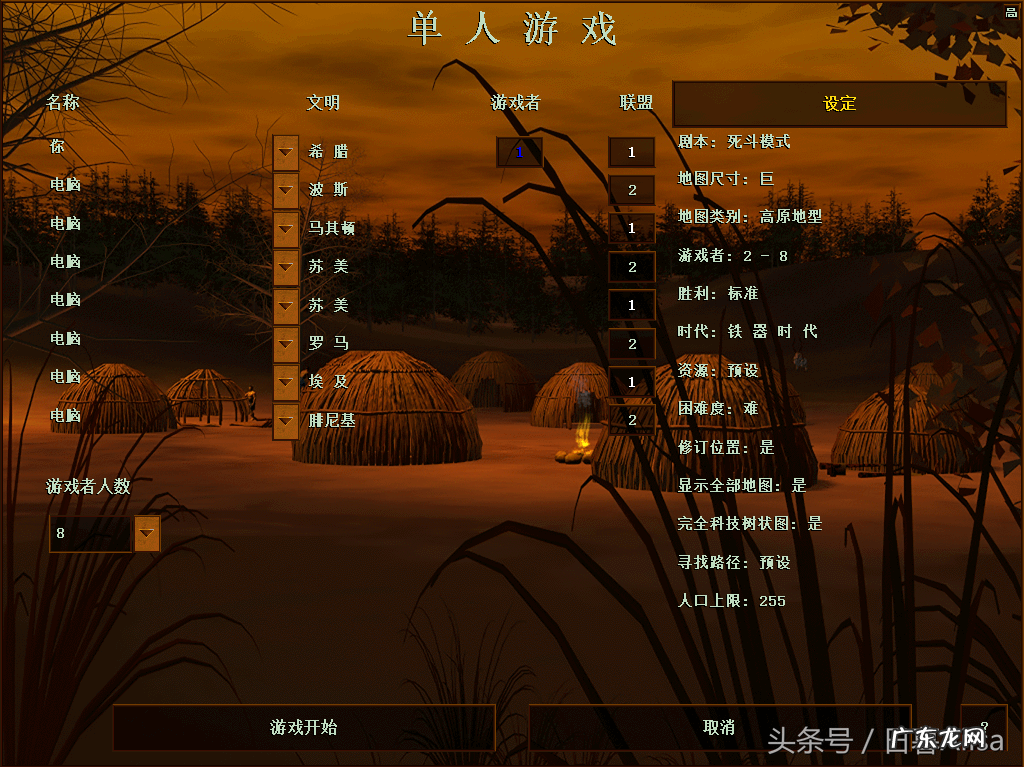Cancel with the 取消 button
Viewport: 1024px width, 767px height.
pyautogui.click(x=719, y=727)
